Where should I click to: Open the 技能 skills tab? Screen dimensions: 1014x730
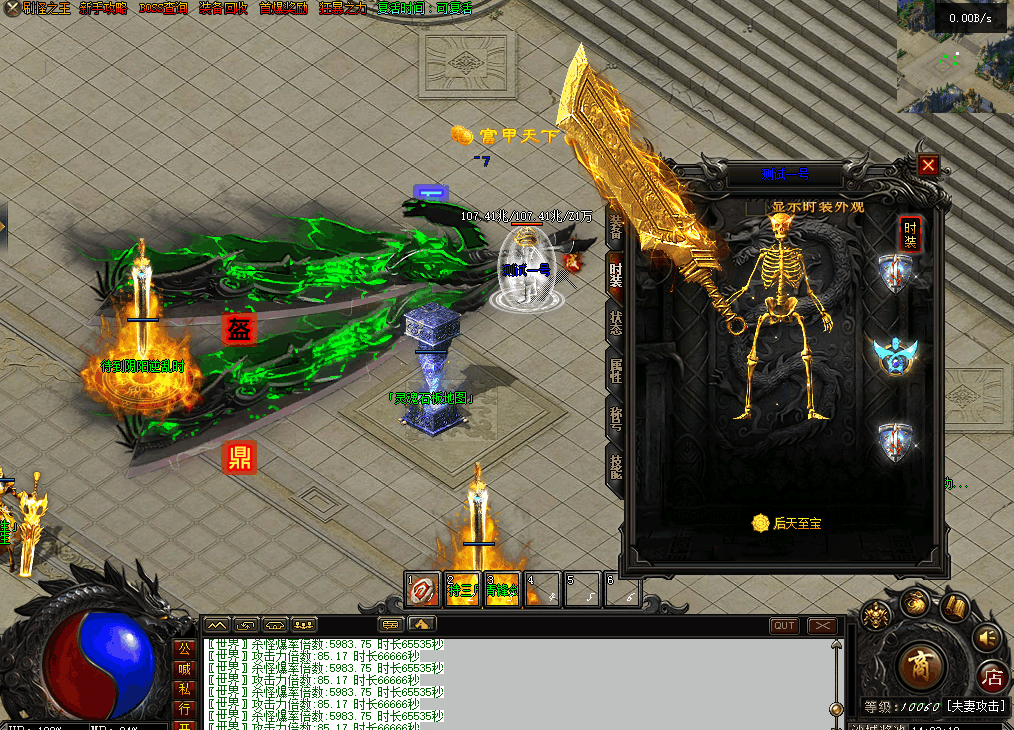616,466
